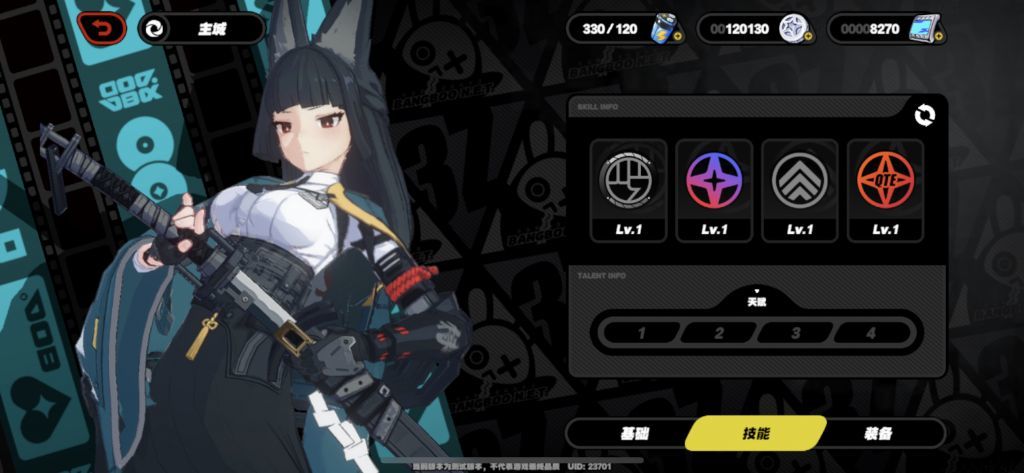This screenshot has width=1024, height=473.
Task: Open the 主城 main city shortcut
Action: coord(200,28)
